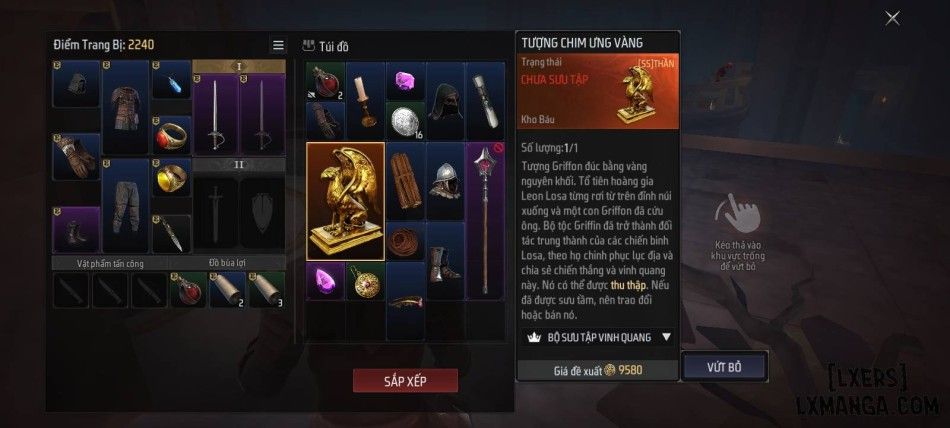Choose the gold medallion amulet in the bag
The height and width of the screenshot is (428, 950).
(365, 281)
